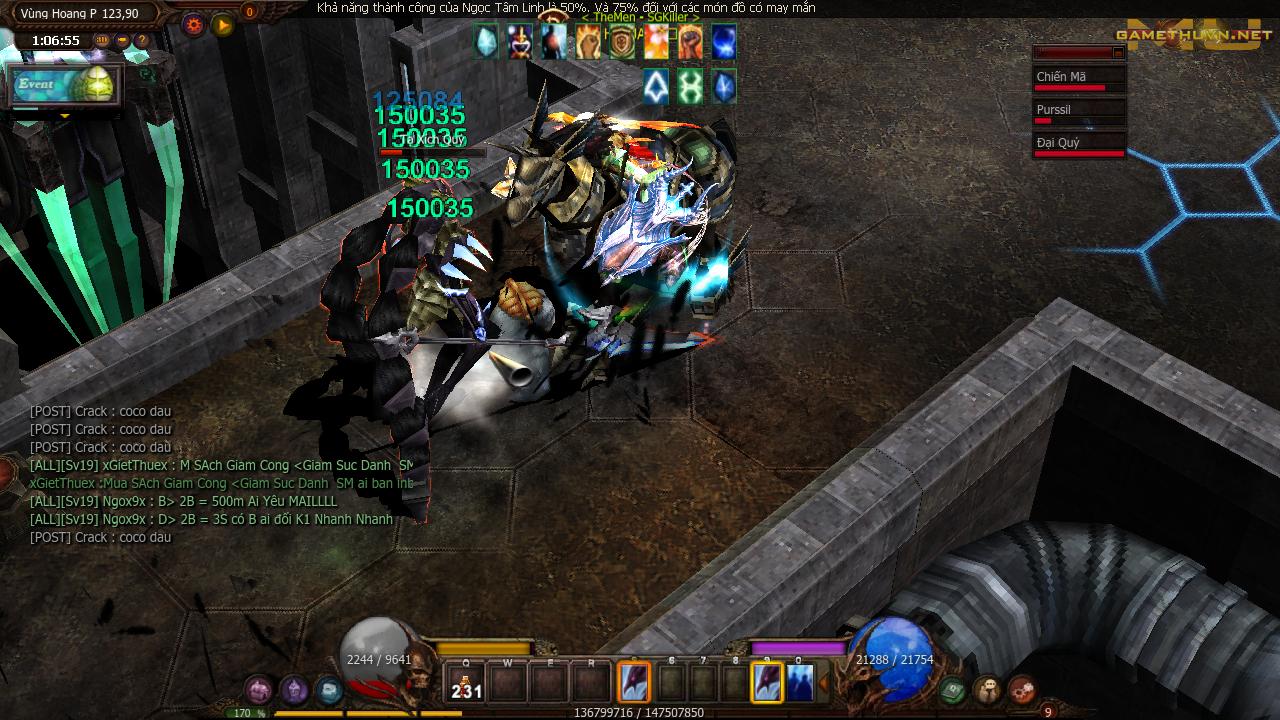The width and height of the screenshot is (1280, 720).
Task: Click the lightning orb buff icon
Action: [723, 42]
